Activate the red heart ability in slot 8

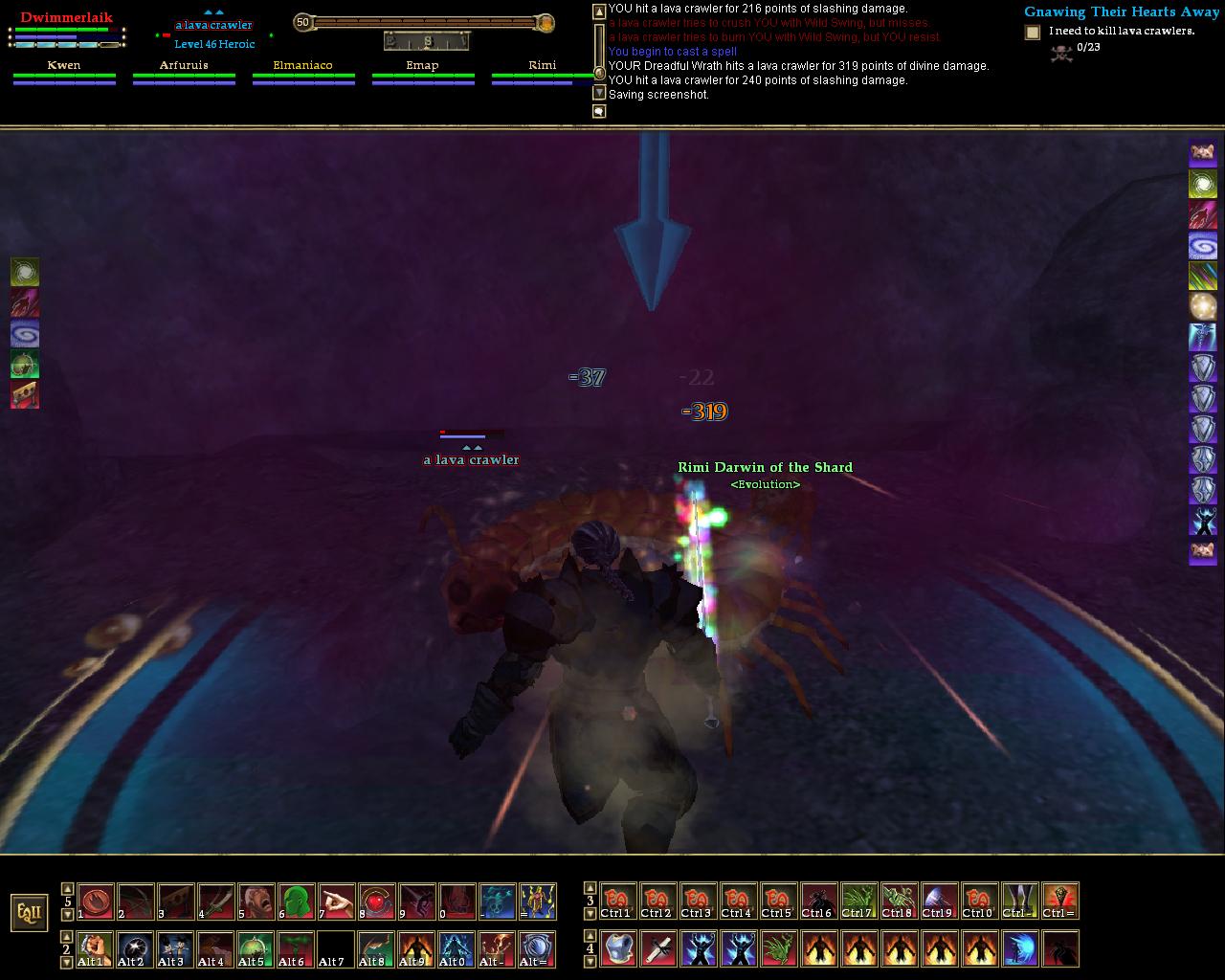[376, 902]
